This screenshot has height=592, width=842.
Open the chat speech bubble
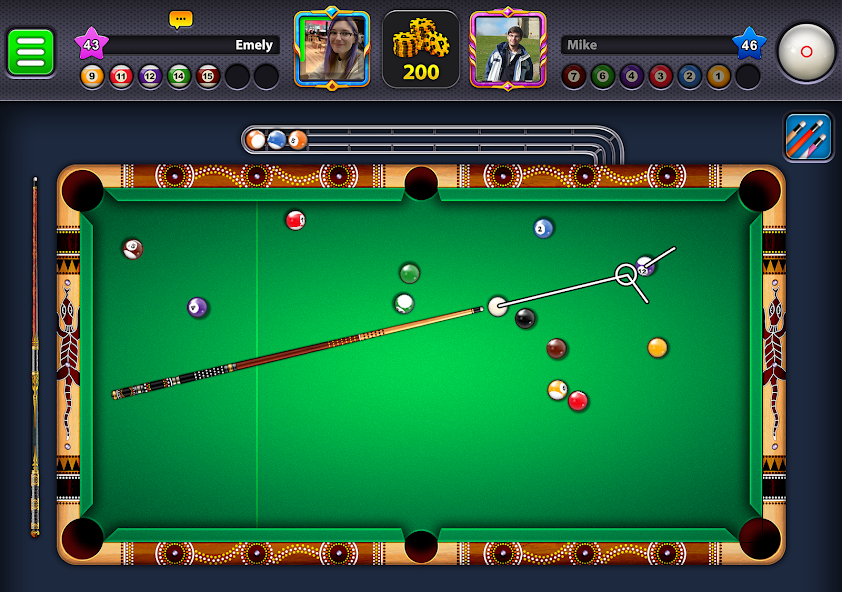[180, 19]
